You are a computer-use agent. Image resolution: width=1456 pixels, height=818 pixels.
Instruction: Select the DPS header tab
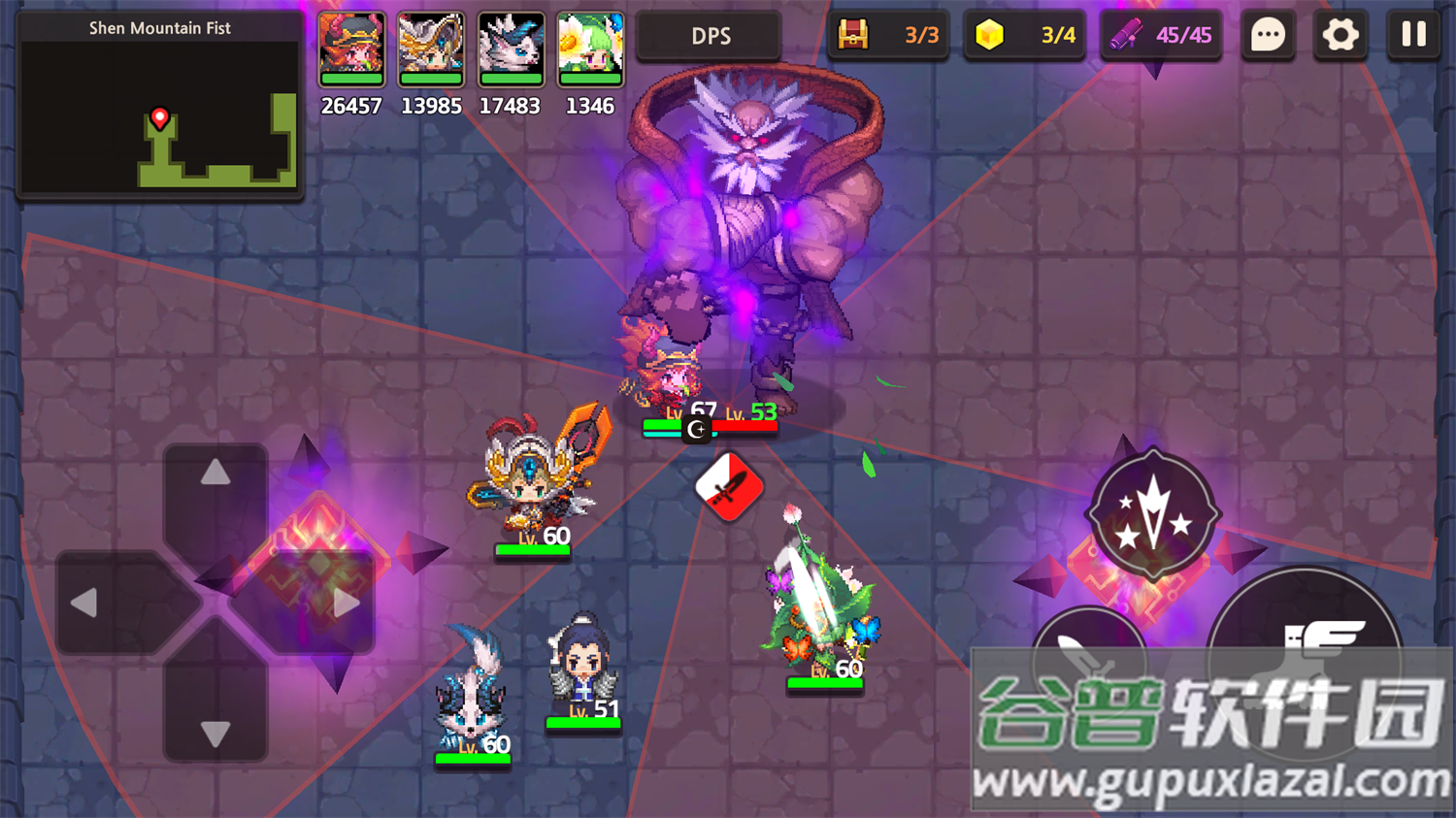710,35
